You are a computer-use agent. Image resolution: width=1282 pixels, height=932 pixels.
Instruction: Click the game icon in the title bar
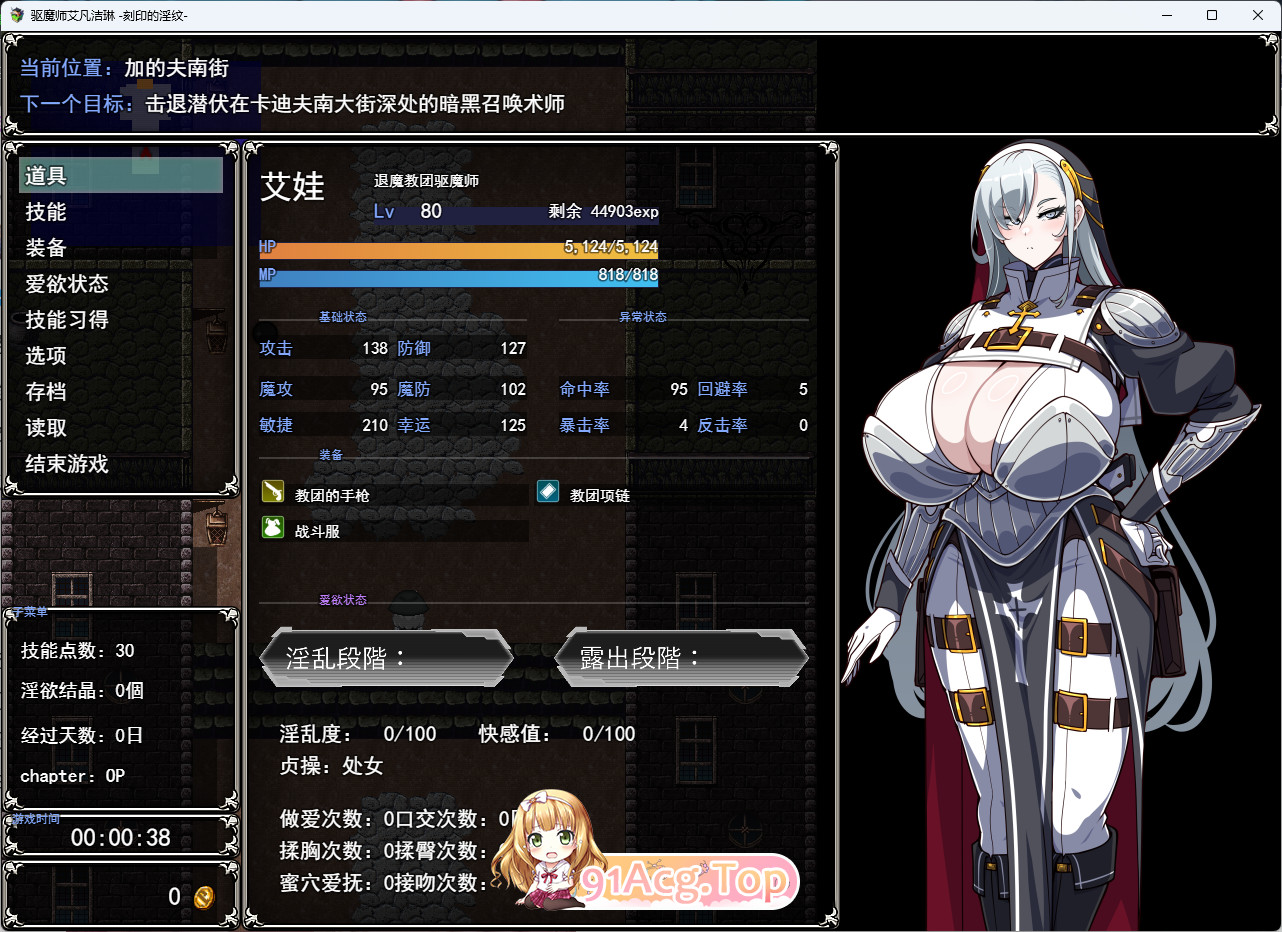point(14,14)
